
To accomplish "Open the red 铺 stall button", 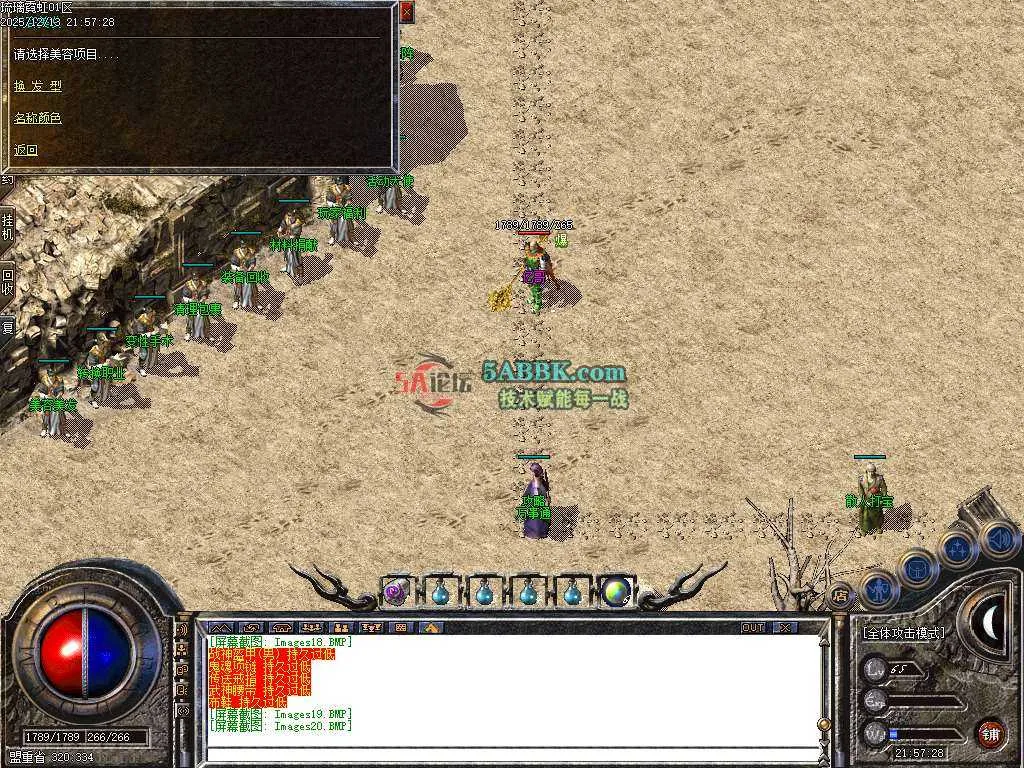I will [990, 733].
